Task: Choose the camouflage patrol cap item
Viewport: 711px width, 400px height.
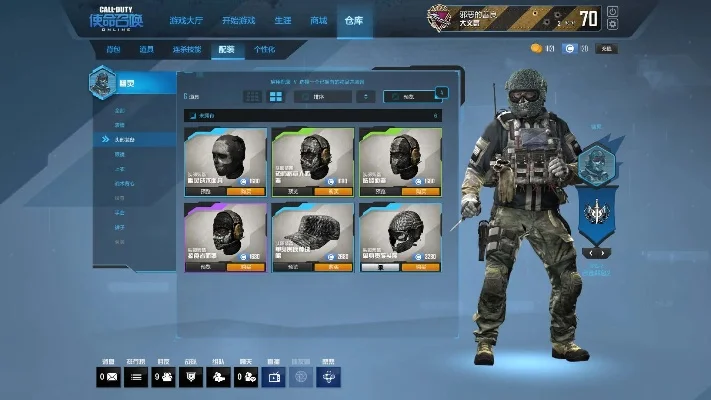Action: [x=312, y=231]
